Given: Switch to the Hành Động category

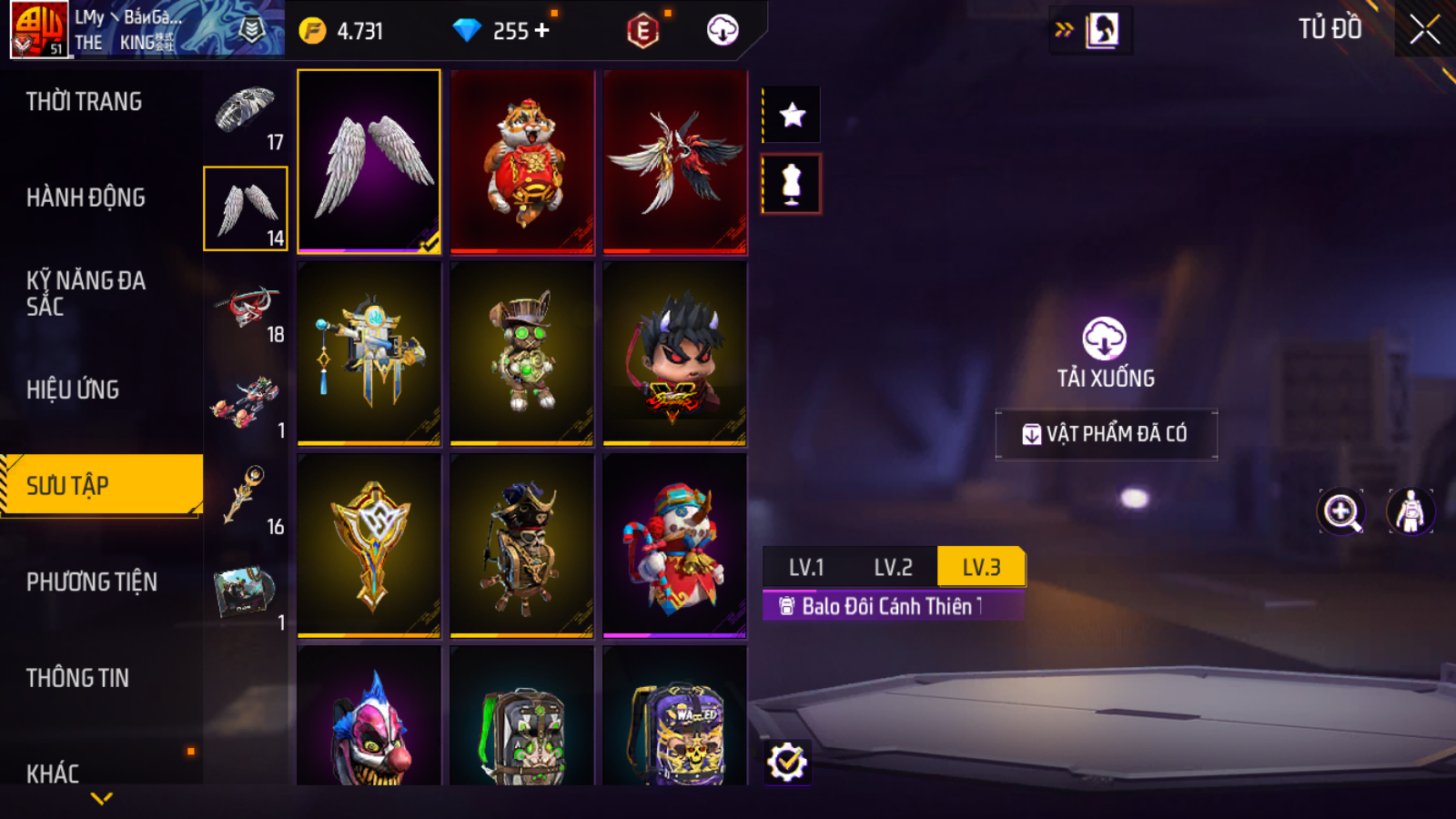Looking at the screenshot, I should click(x=86, y=197).
